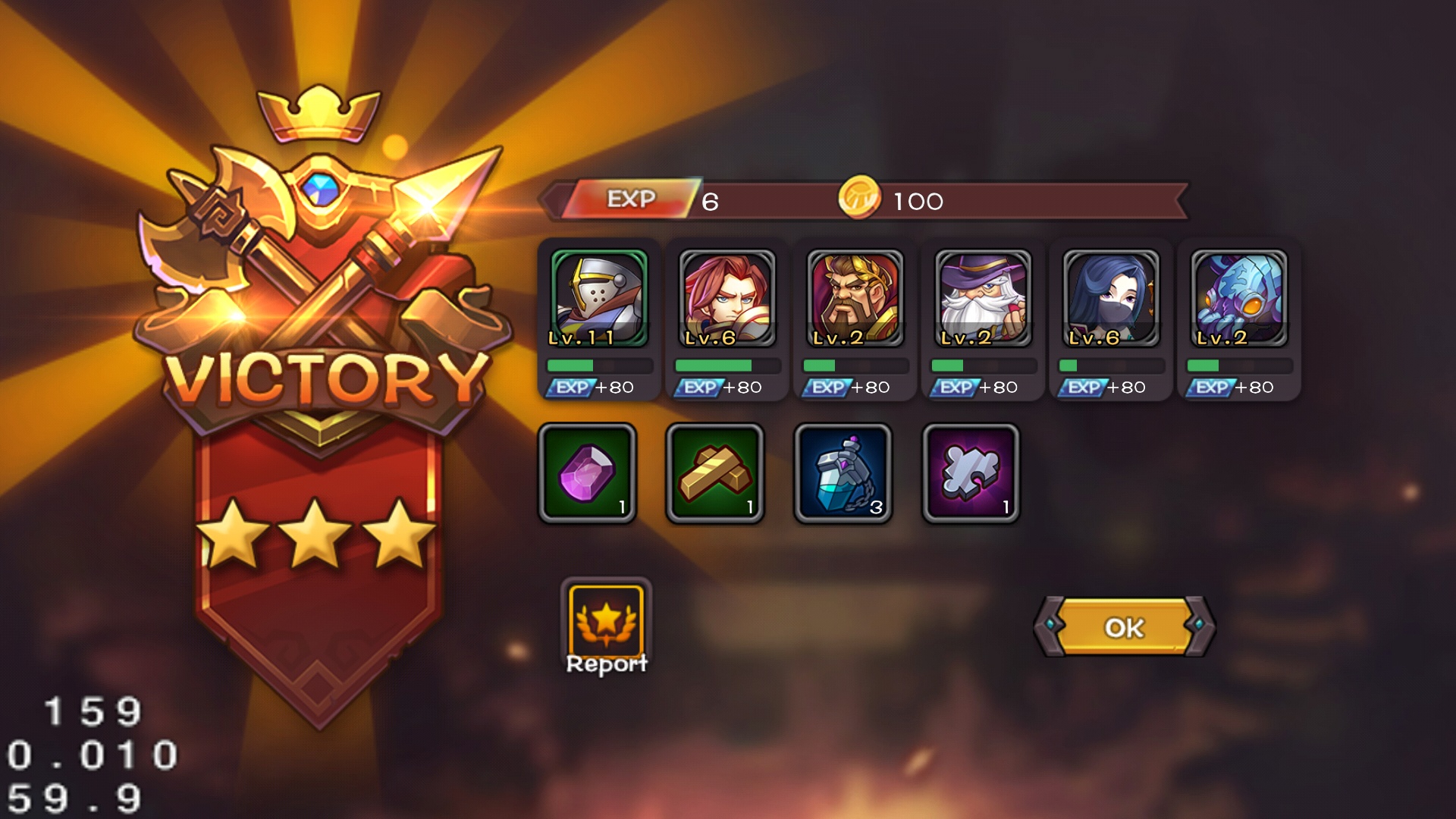Click the EXP label on rewards bar

[x=633, y=199]
